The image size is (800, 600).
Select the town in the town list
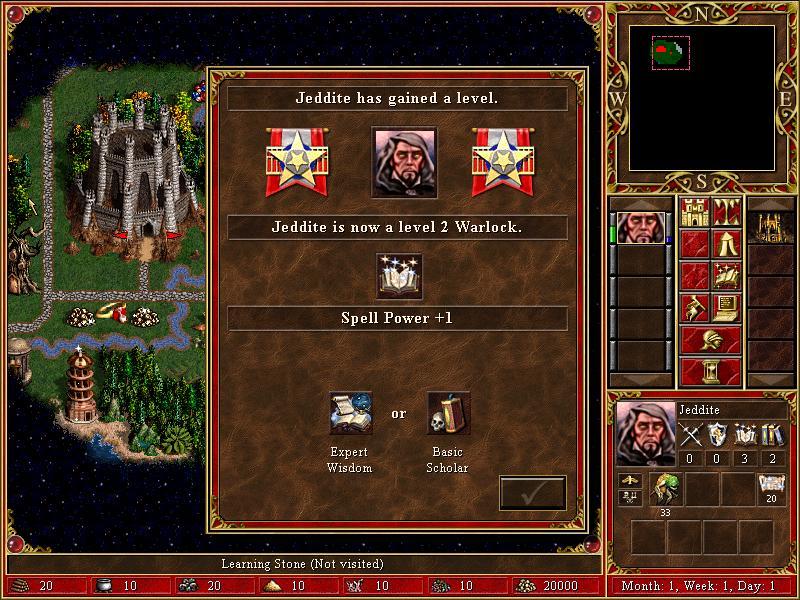click(x=770, y=227)
